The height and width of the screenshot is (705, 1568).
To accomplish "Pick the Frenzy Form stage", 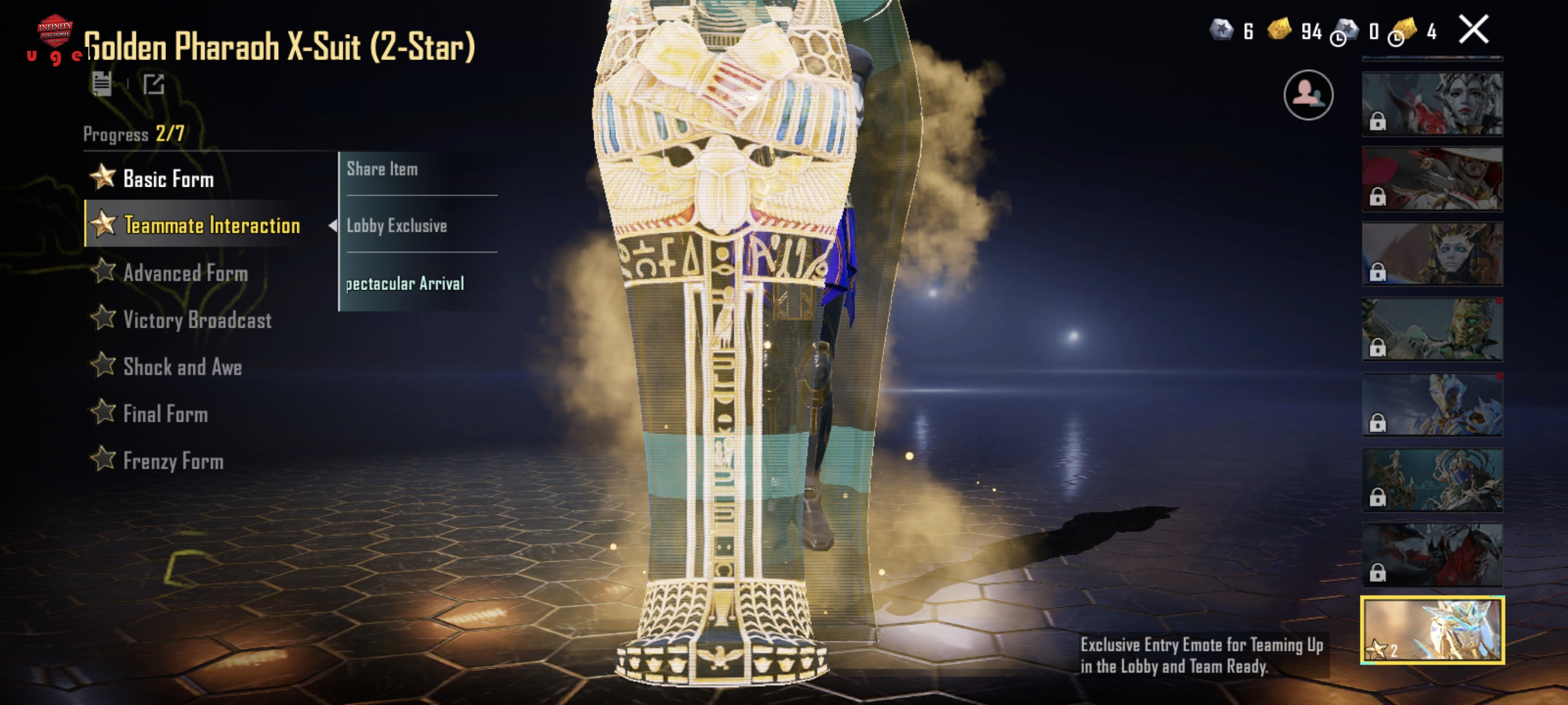I will [x=173, y=461].
